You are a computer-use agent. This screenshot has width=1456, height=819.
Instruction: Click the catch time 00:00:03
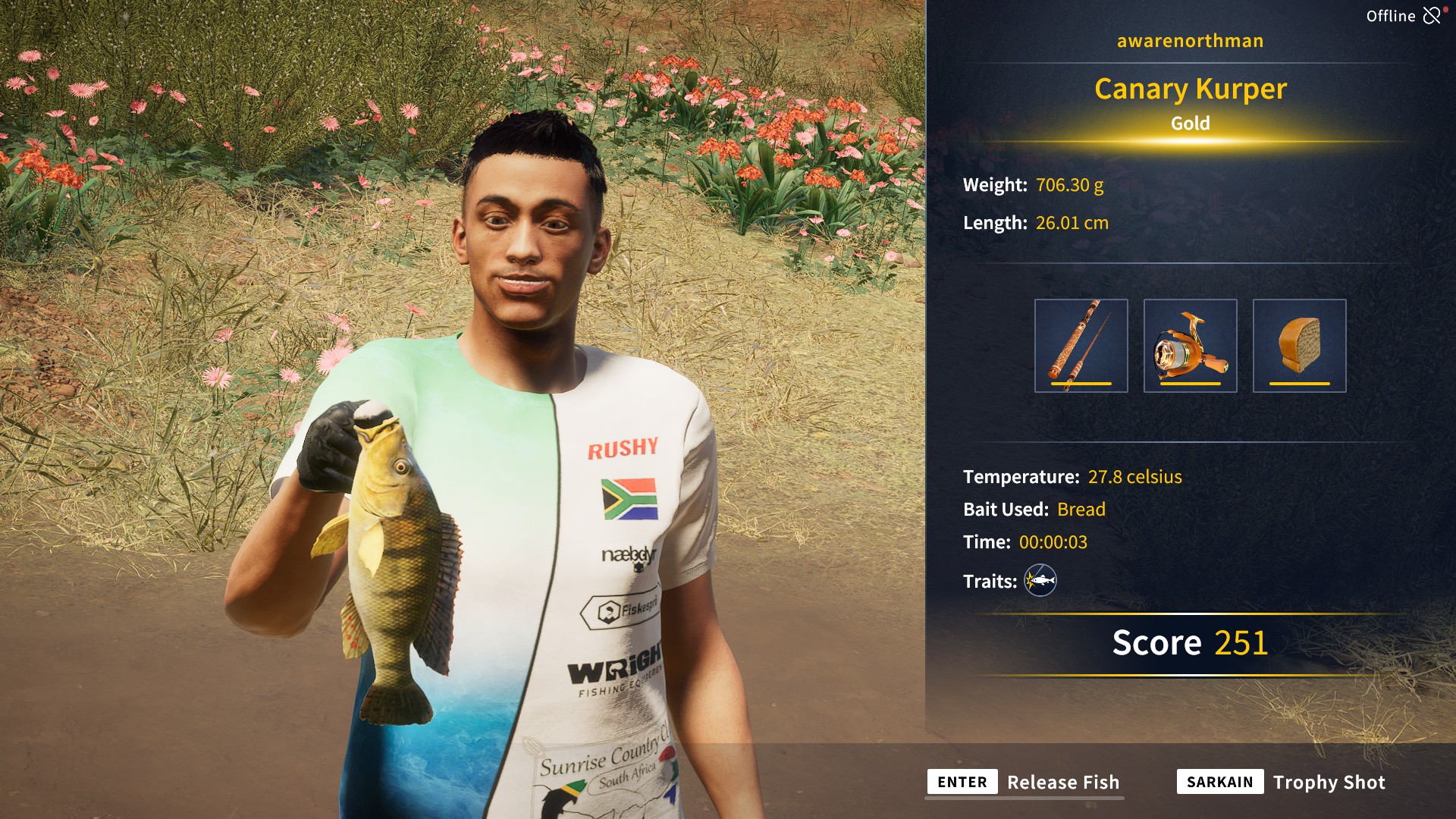coord(1054,542)
